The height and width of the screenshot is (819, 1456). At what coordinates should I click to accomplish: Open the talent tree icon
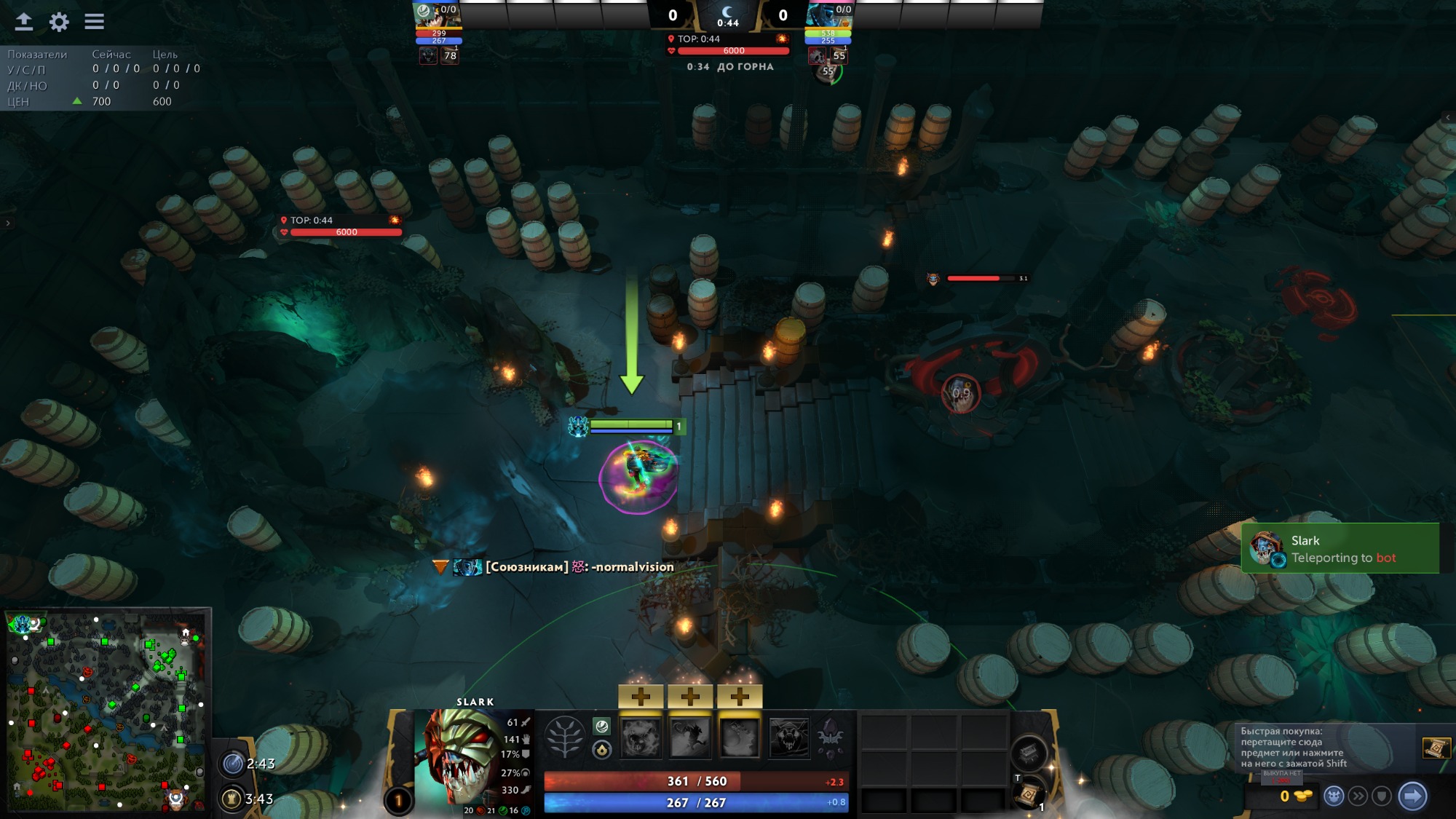pyautogui.click(x=565, y=737)
